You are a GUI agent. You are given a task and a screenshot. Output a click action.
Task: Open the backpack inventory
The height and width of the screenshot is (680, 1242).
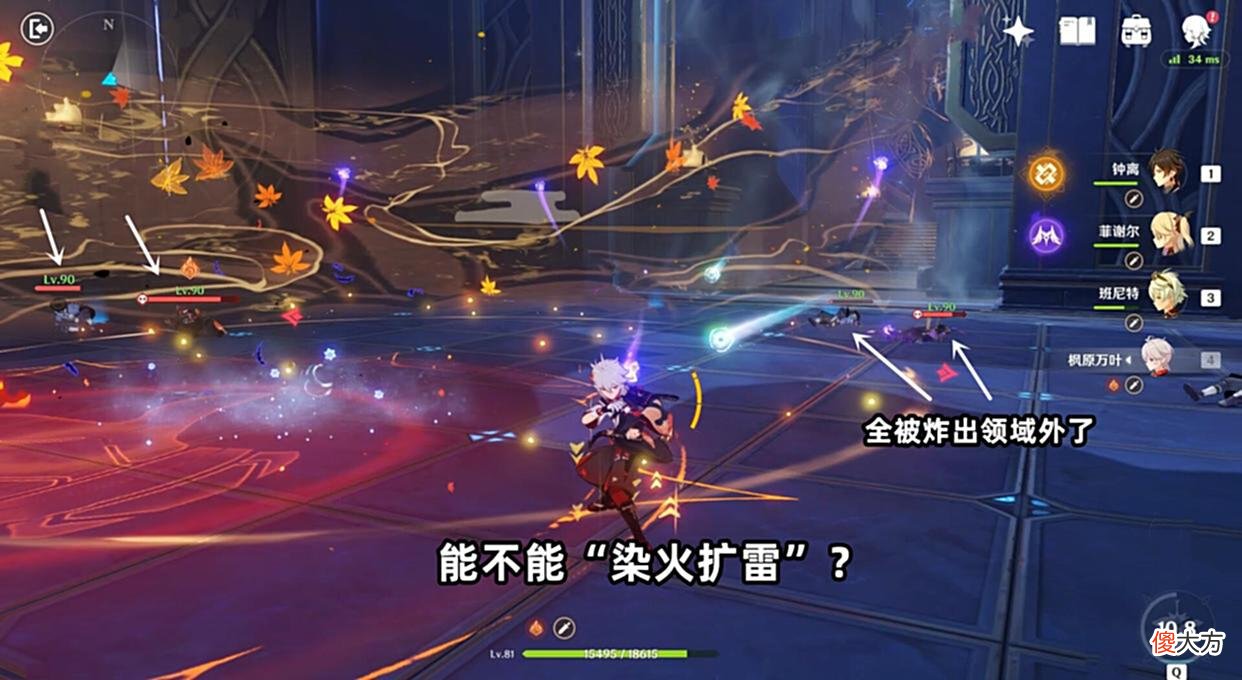pos(1135,31)
